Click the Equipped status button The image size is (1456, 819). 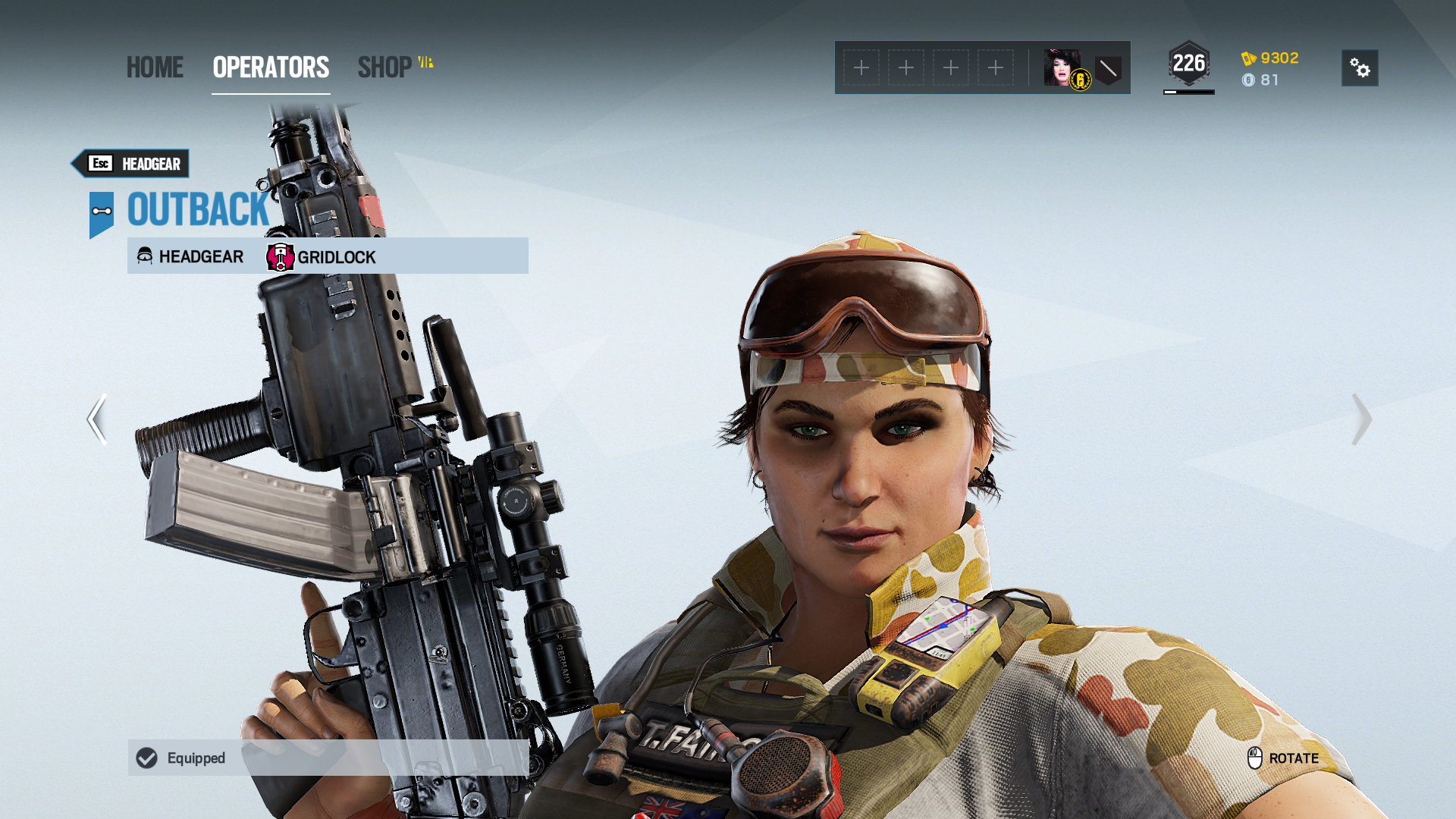[x=328, y=758]
